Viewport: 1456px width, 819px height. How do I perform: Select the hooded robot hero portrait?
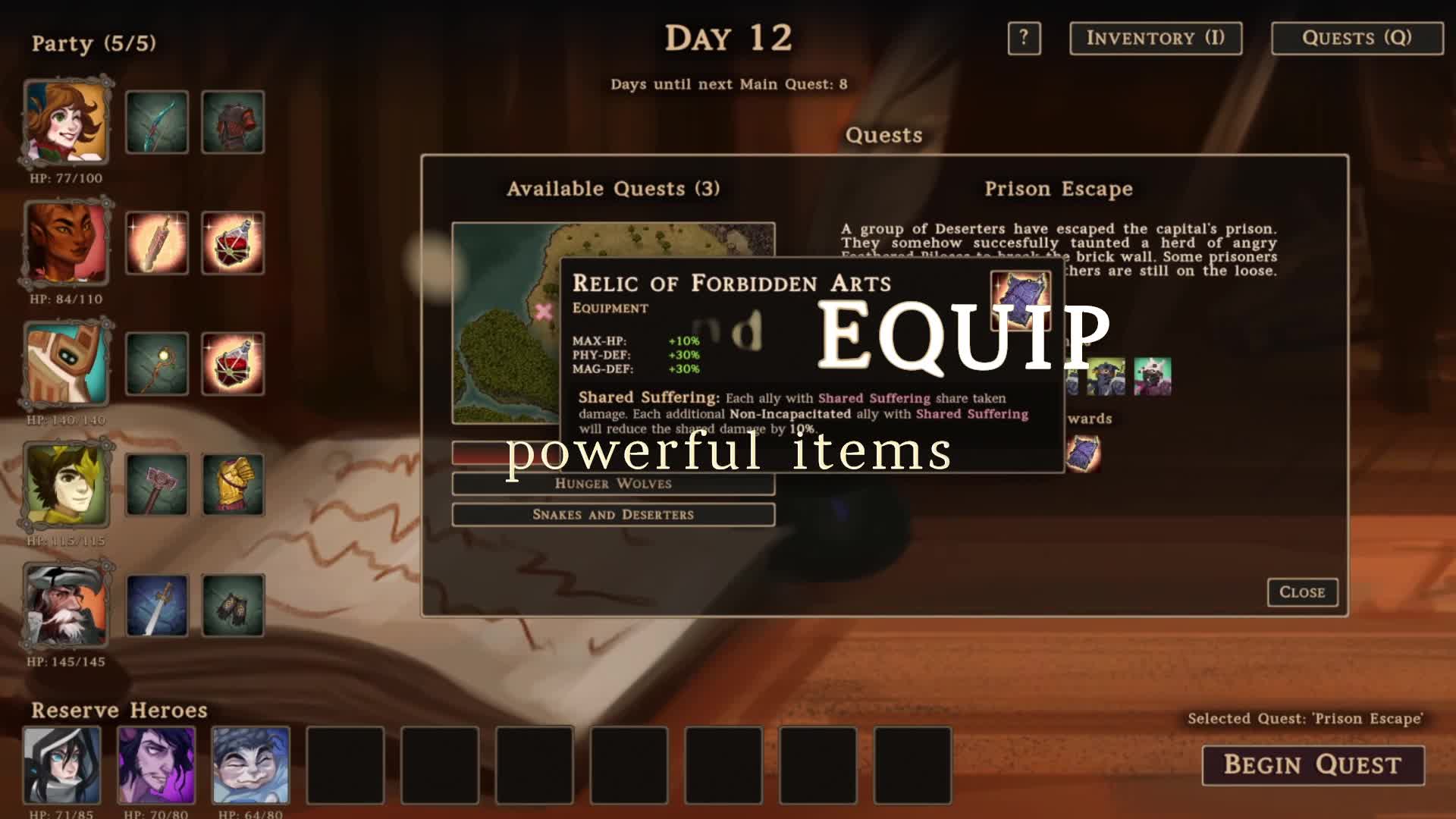click(66, 363)
